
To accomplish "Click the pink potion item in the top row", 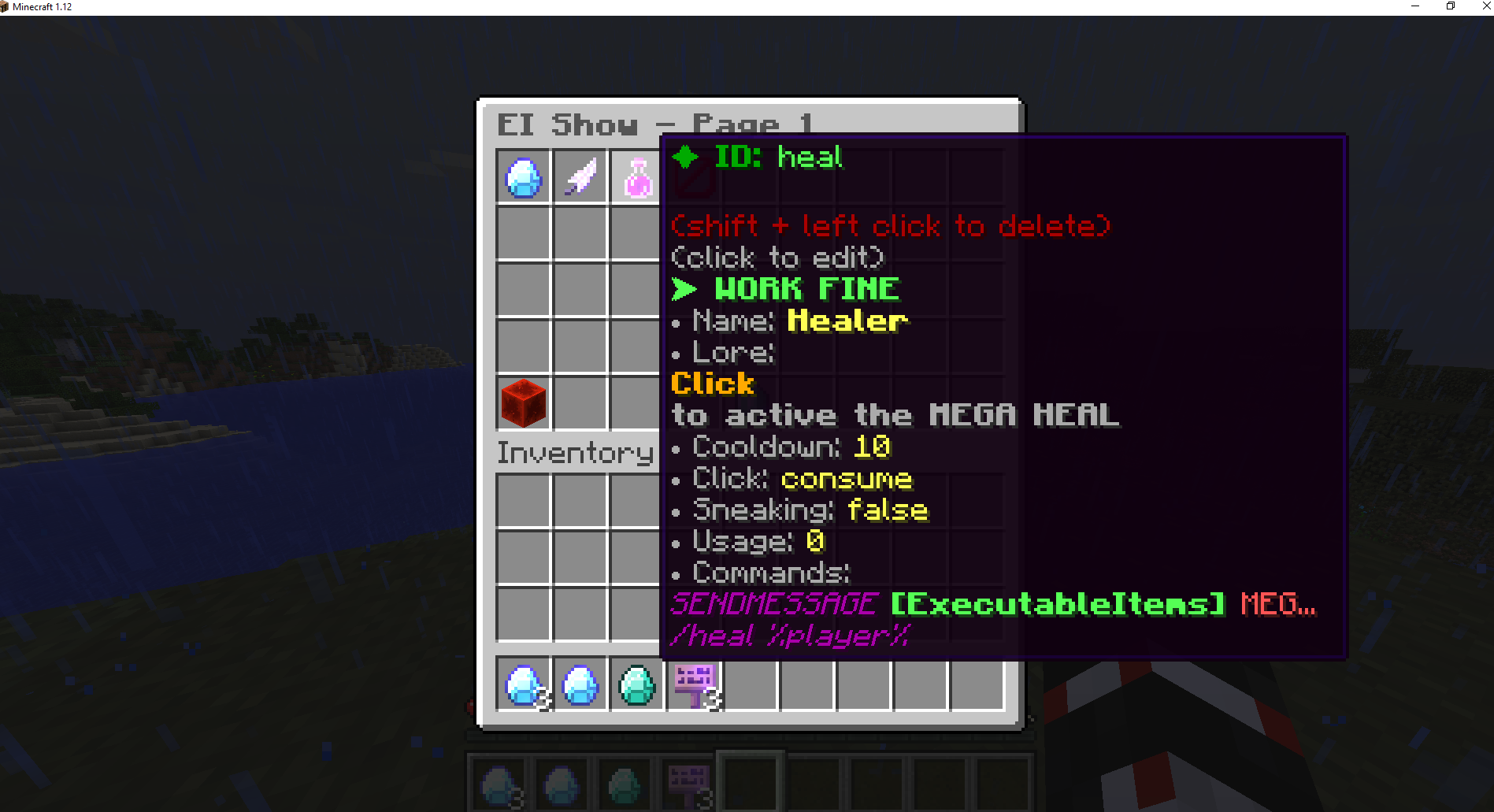I will tap(637, 177).
